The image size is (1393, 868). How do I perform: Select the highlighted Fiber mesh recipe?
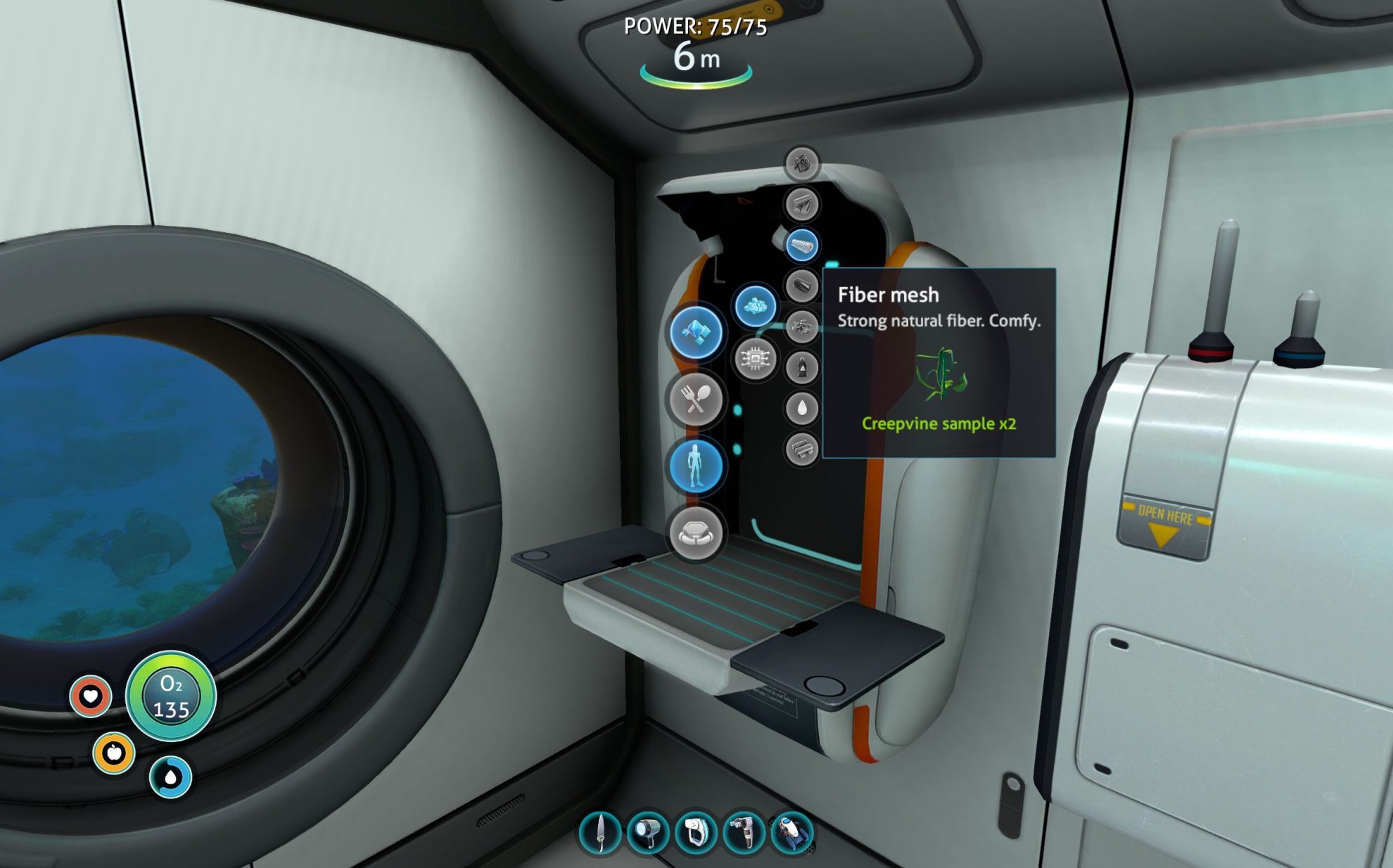[x=803, y=244]
